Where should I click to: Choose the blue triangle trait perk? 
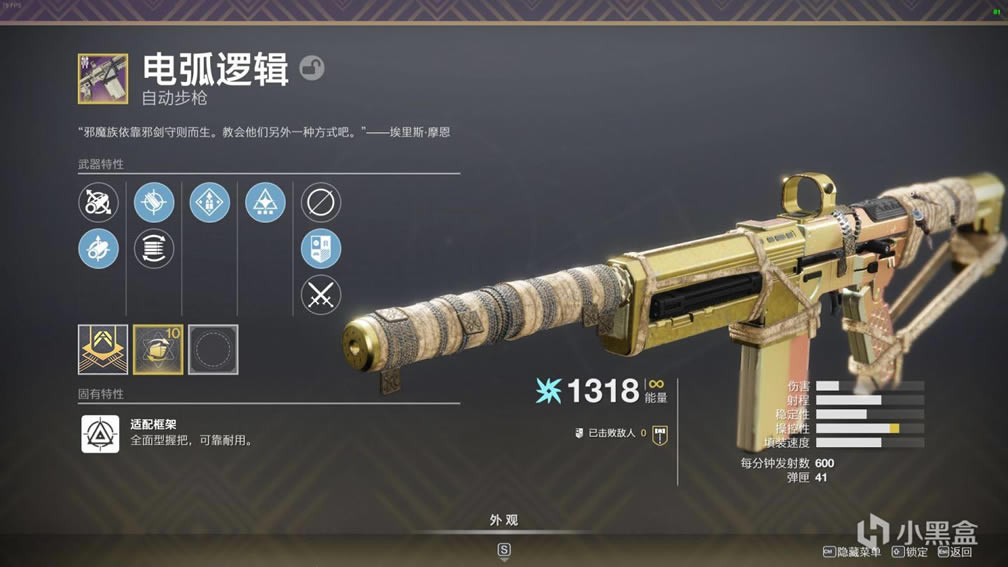[265, 203]
